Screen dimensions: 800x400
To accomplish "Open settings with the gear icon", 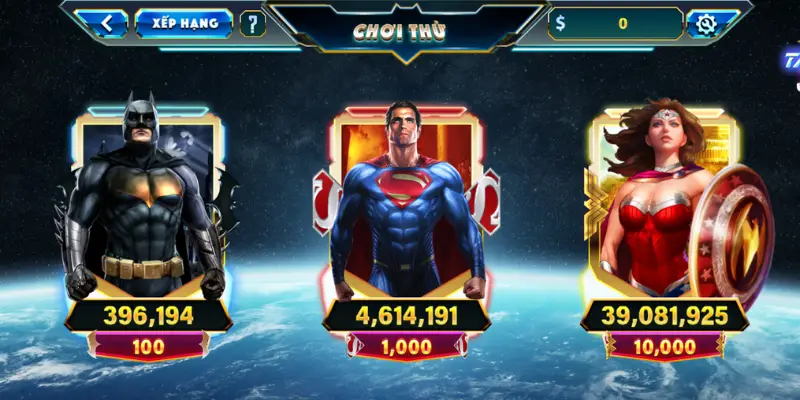I will 708,23.
